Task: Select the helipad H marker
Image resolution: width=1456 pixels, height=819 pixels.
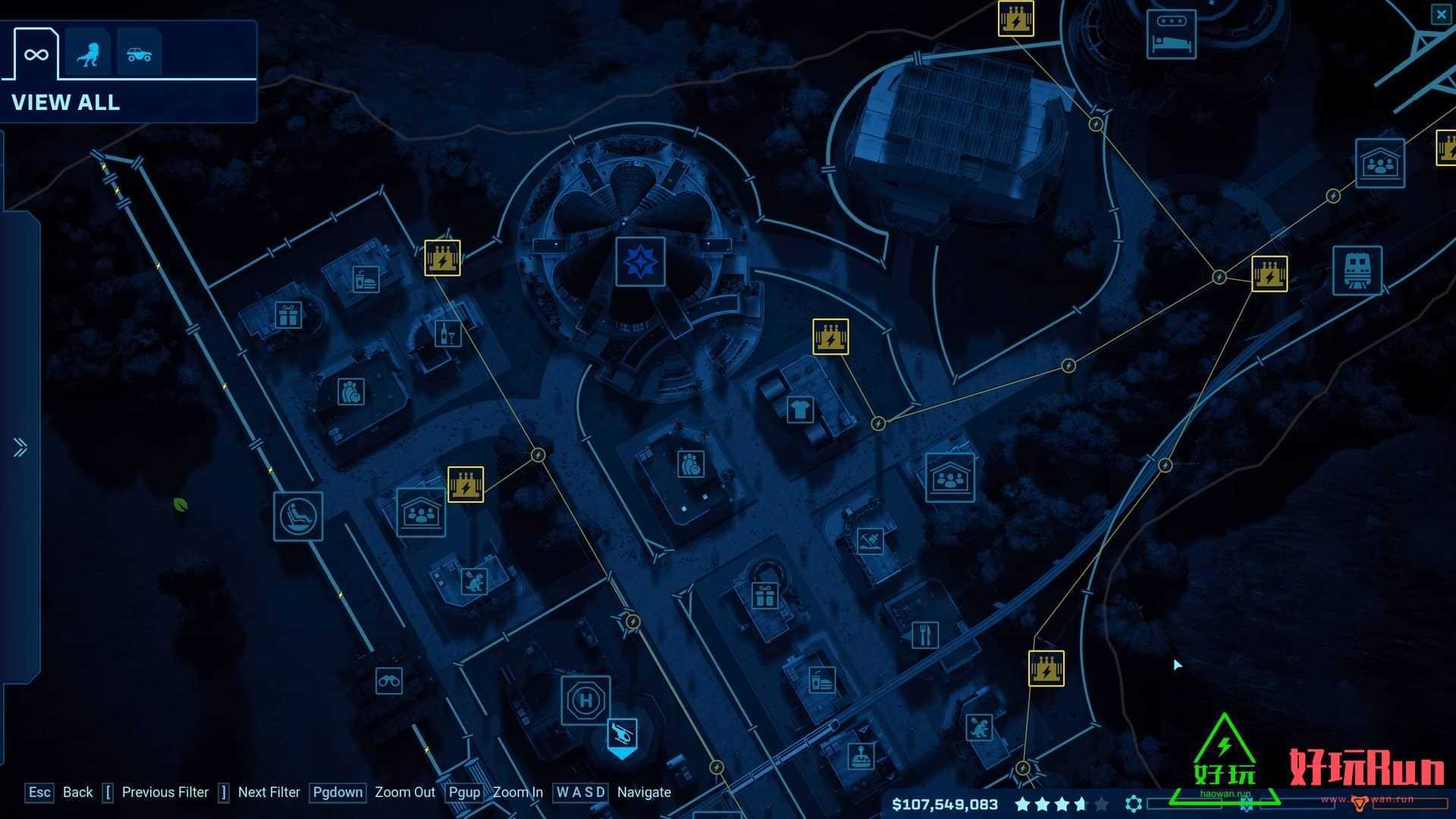Action: [x=585, y=700]
